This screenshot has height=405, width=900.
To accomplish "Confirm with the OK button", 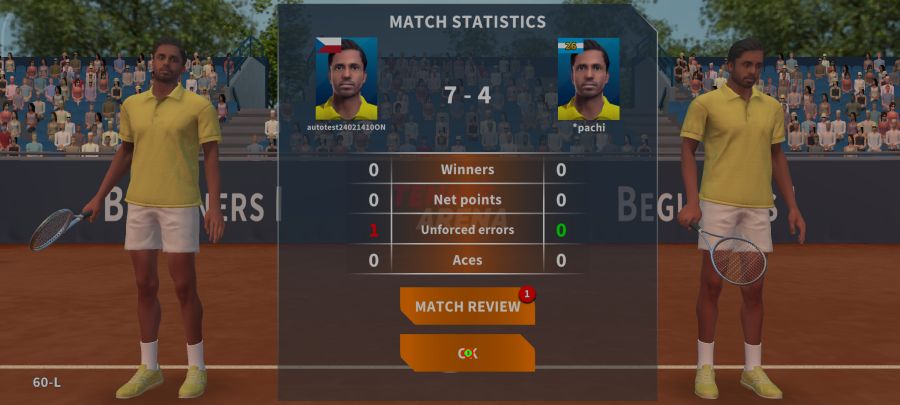I will pos(467,353).
